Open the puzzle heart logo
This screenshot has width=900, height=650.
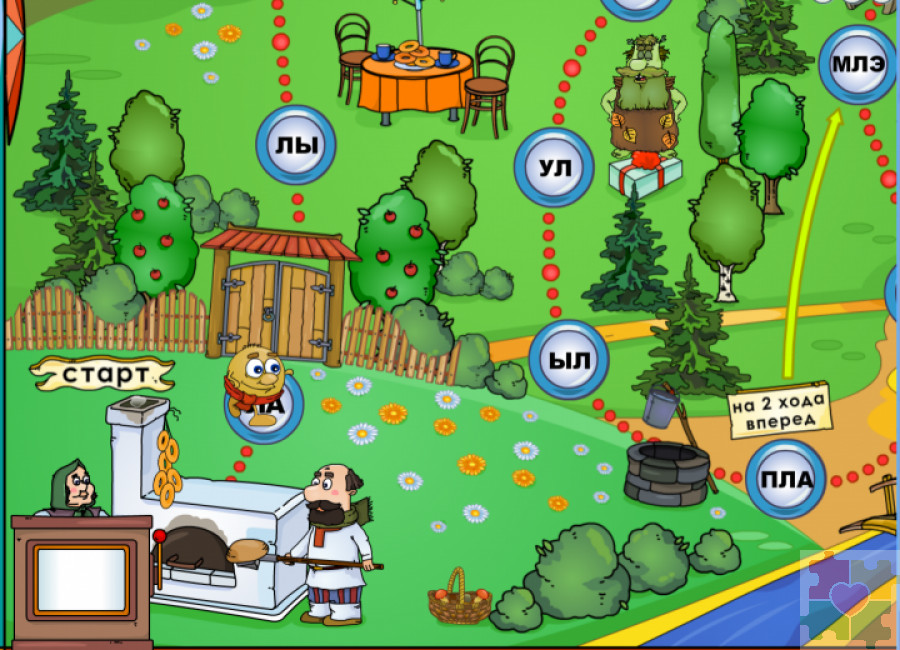pos(849,599)
